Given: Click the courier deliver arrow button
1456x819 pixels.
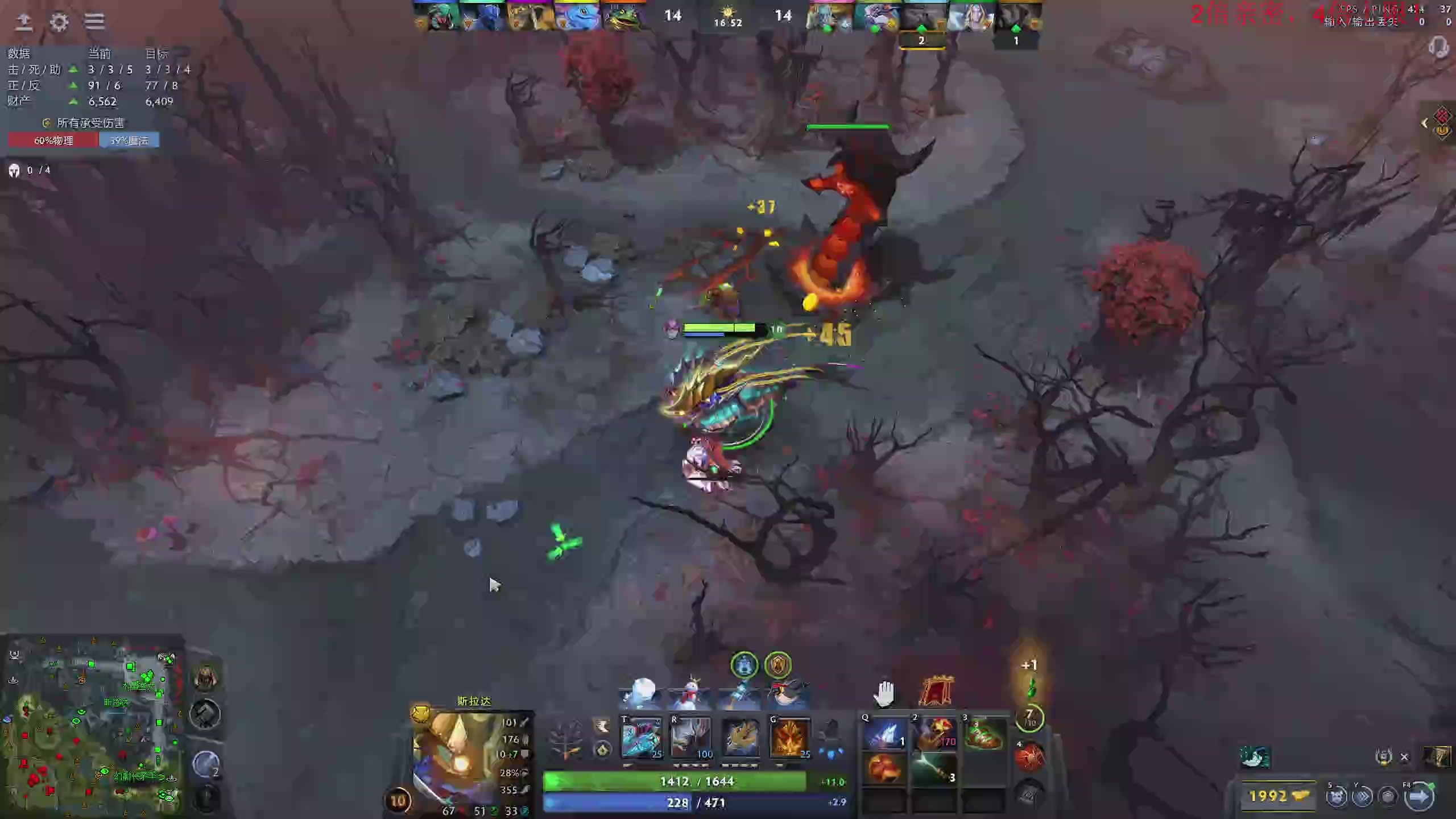Looking at the screenshot, I should click(1418, 796).
